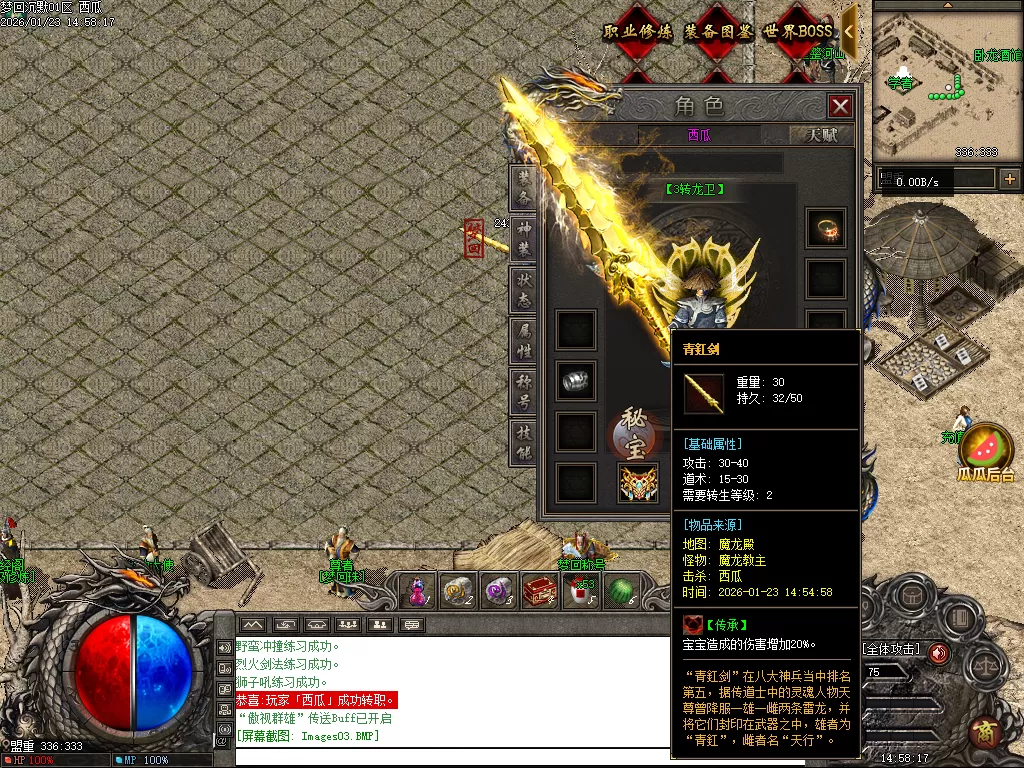Use the watermelon item in hotbar slot 6

pyautogui.click(x=622, y=591)
